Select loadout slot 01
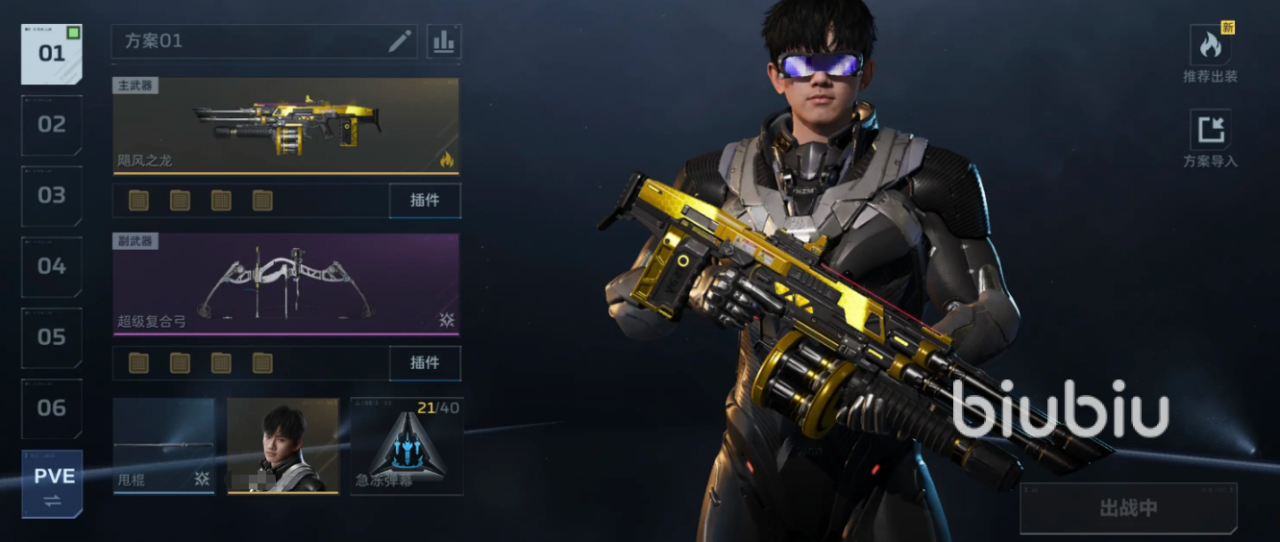The width and height of the screenshot is (1280, 542). (52, 54)
